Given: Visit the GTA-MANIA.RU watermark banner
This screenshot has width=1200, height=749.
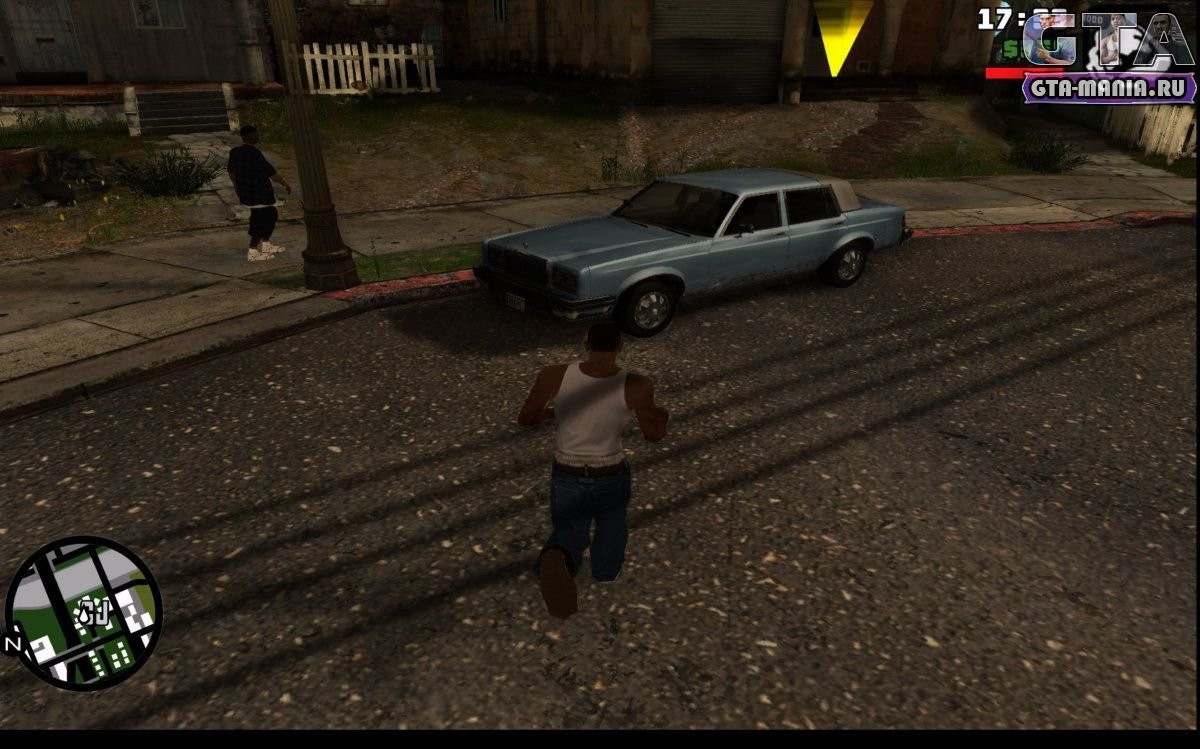Looking at the screenshot, I should click(x=1109, y=88).
